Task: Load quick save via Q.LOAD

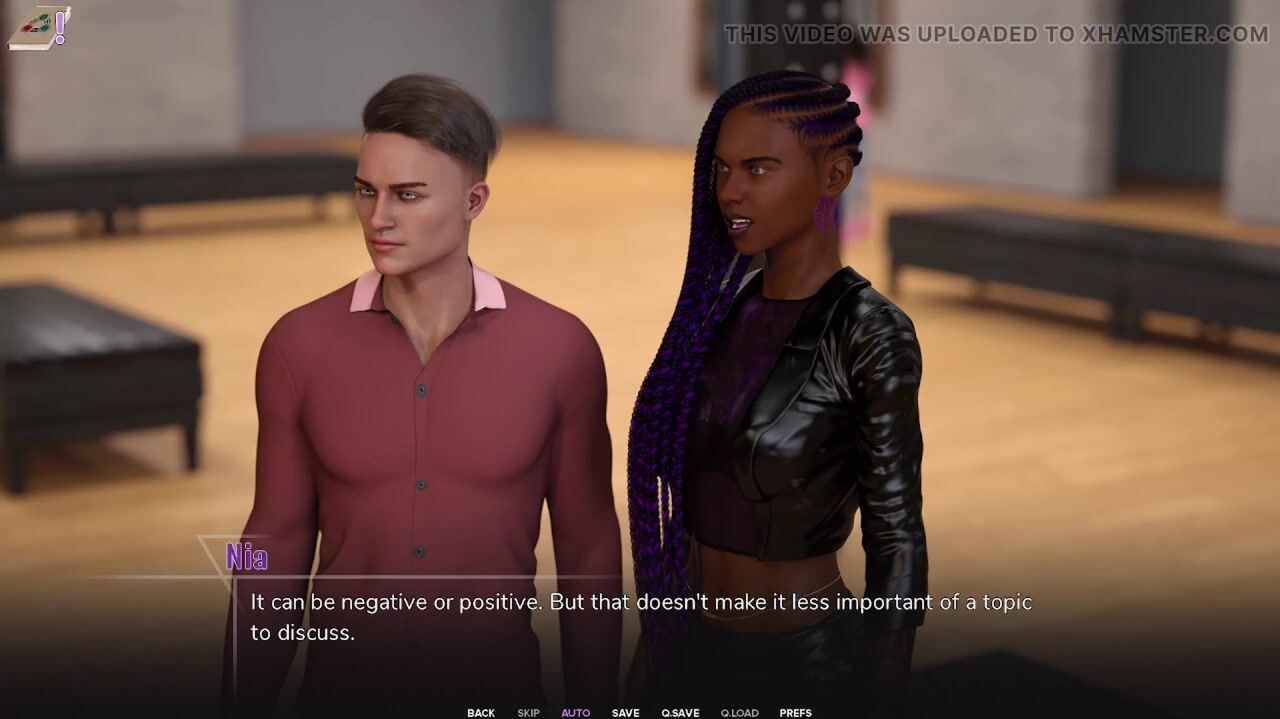Action: tap(739, 713)
